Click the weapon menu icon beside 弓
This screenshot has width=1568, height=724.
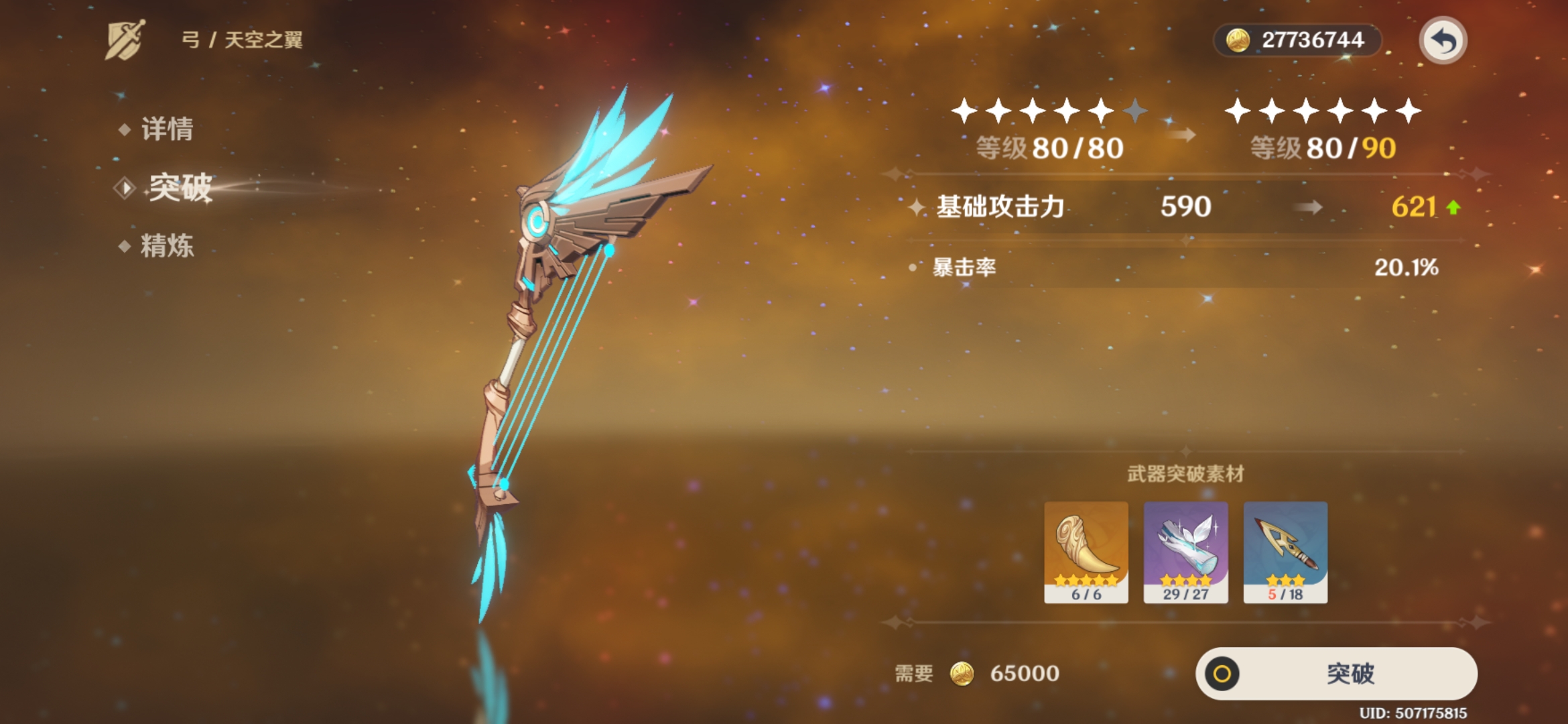125,40
